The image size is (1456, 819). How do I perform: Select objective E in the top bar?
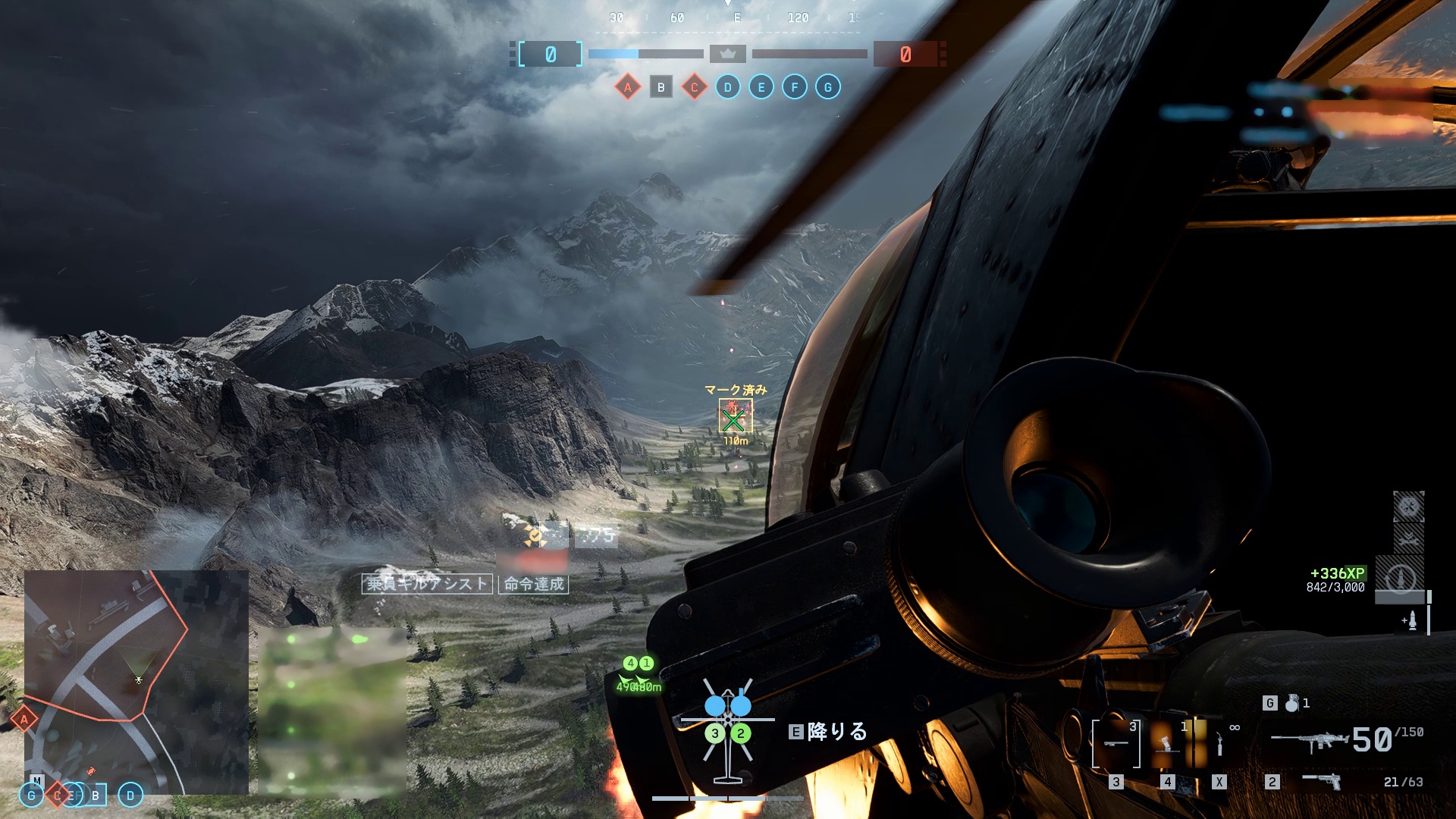pos(761,87)
